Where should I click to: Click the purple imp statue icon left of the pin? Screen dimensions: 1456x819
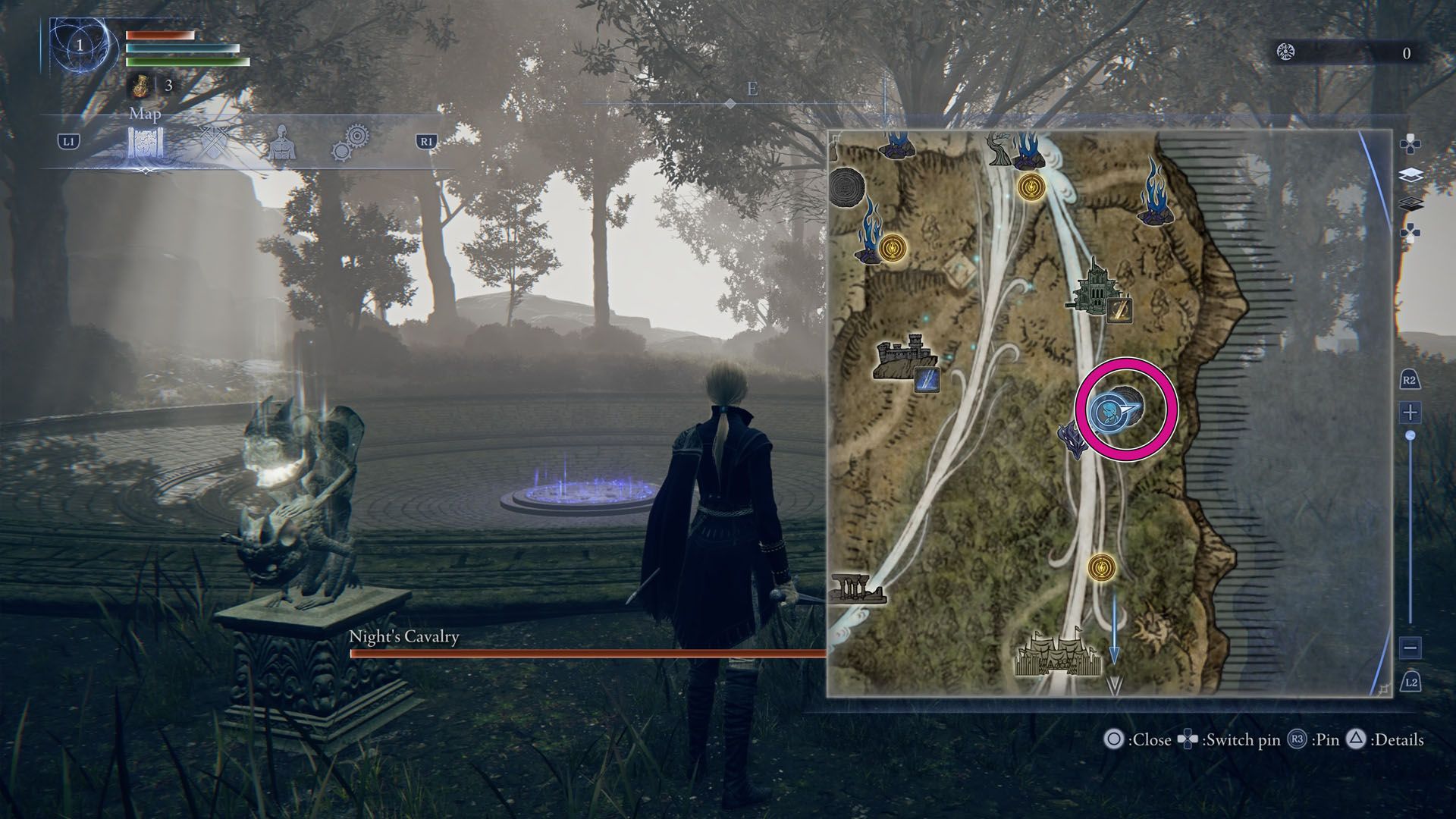pyautogui.click(x=1074, y=441)
